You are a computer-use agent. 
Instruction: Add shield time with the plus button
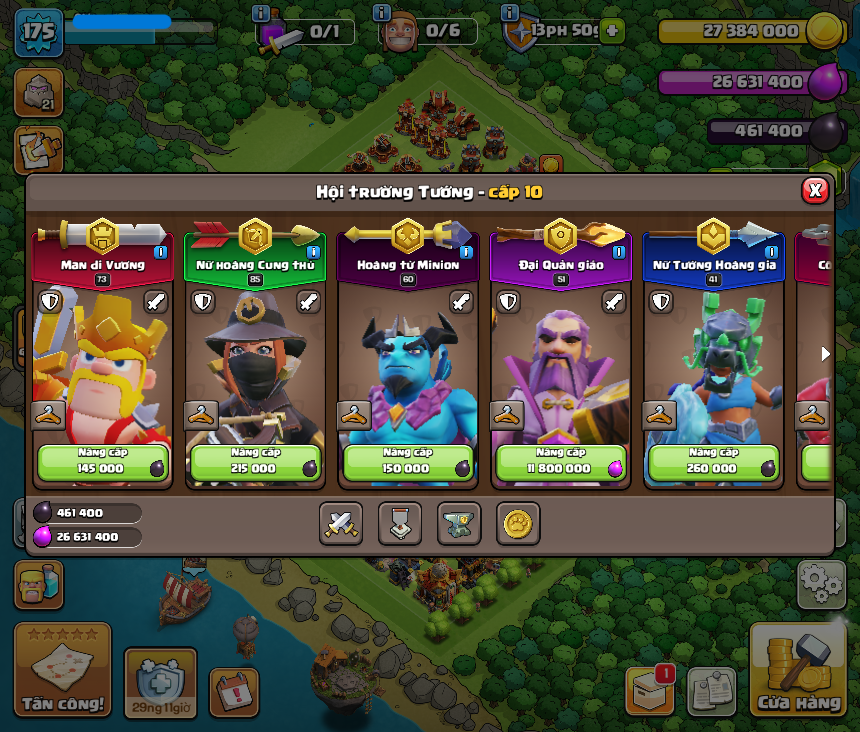(612, 31)
